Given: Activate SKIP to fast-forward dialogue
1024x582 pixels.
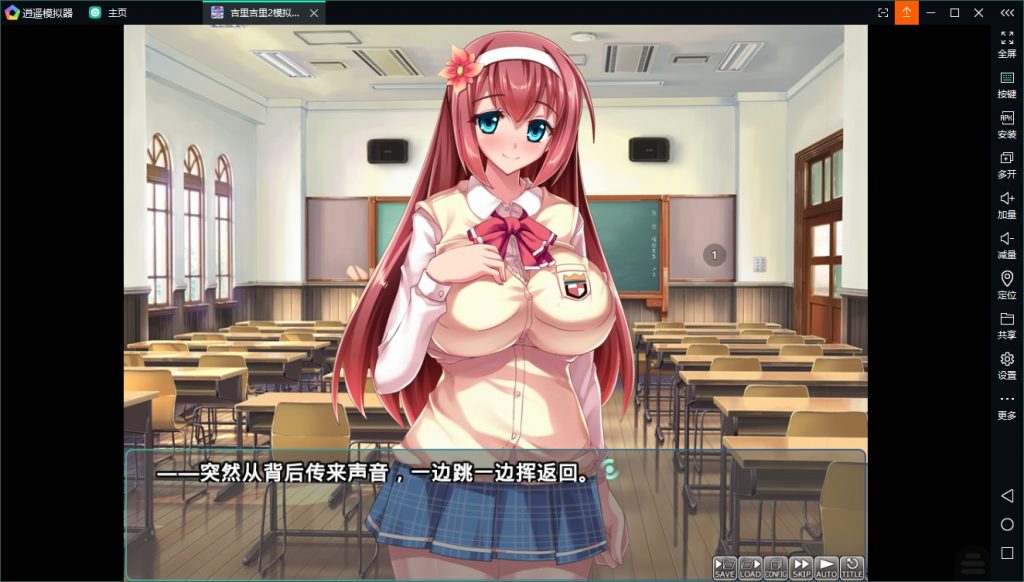Looking at the screenshot, I should [x=801, y=568].
